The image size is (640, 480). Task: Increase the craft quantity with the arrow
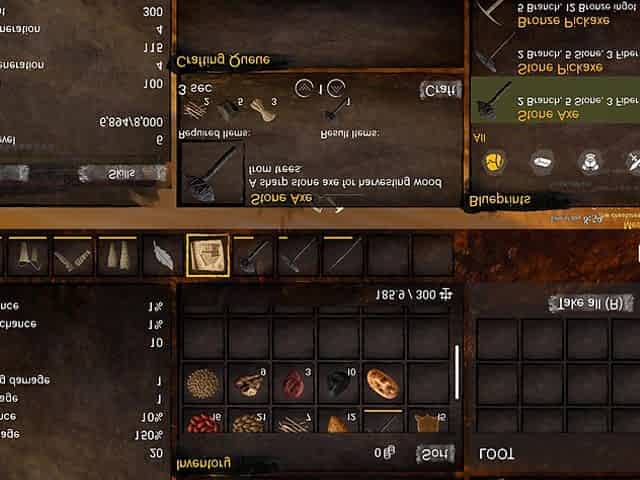[x=336, y=88]
